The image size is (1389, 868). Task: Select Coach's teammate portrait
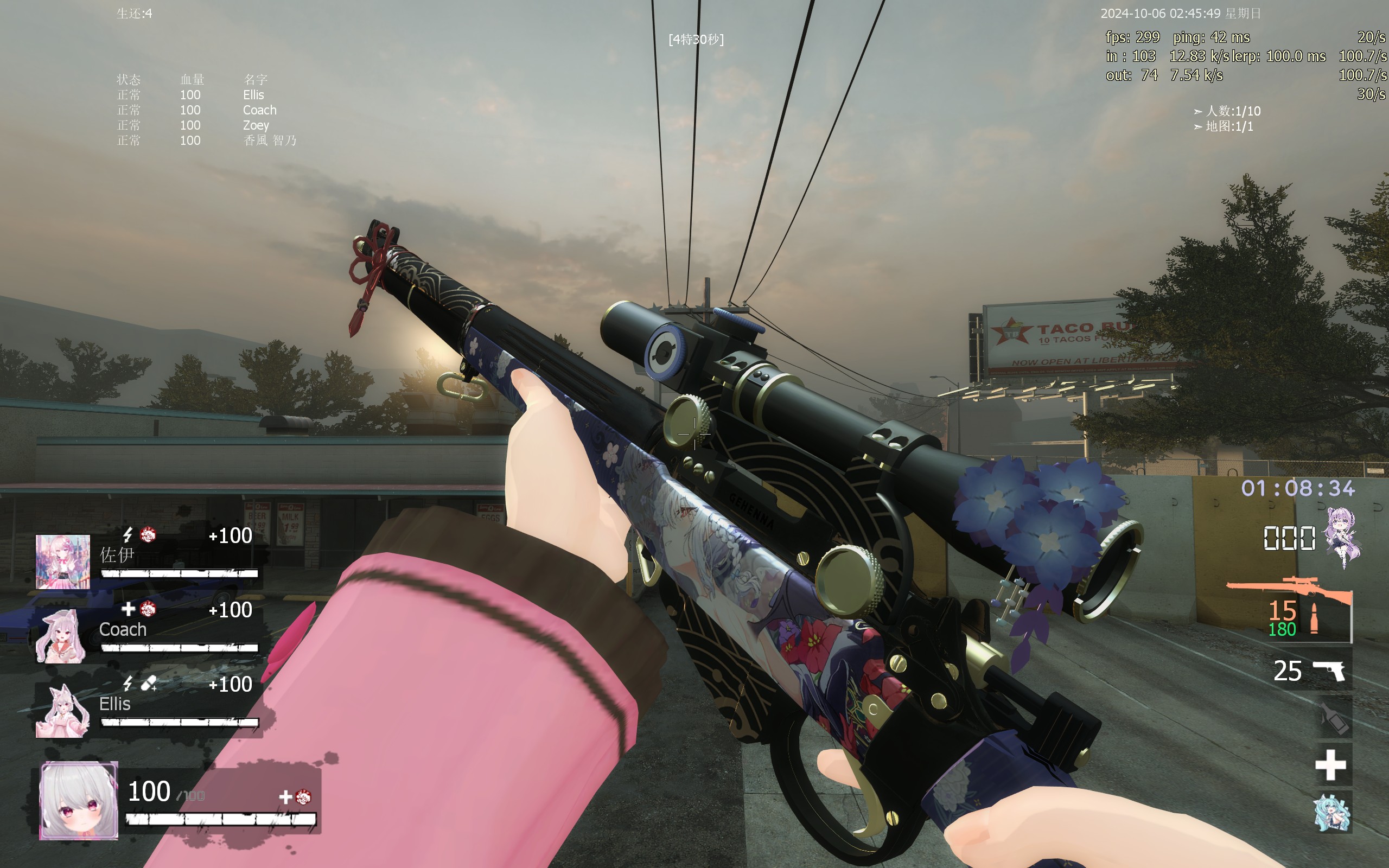(x=61, y=636)
